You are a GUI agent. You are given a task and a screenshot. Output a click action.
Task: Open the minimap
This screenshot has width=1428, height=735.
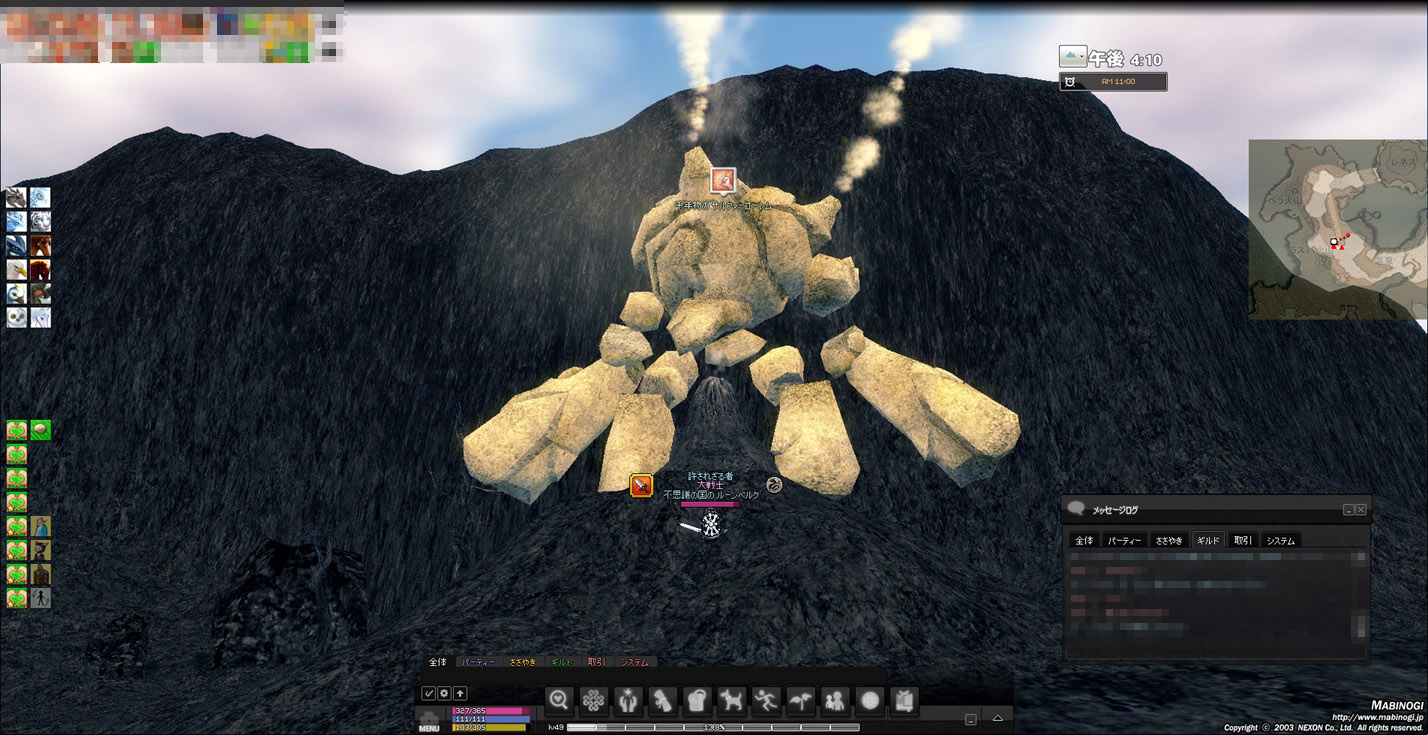pos(1337,230)
